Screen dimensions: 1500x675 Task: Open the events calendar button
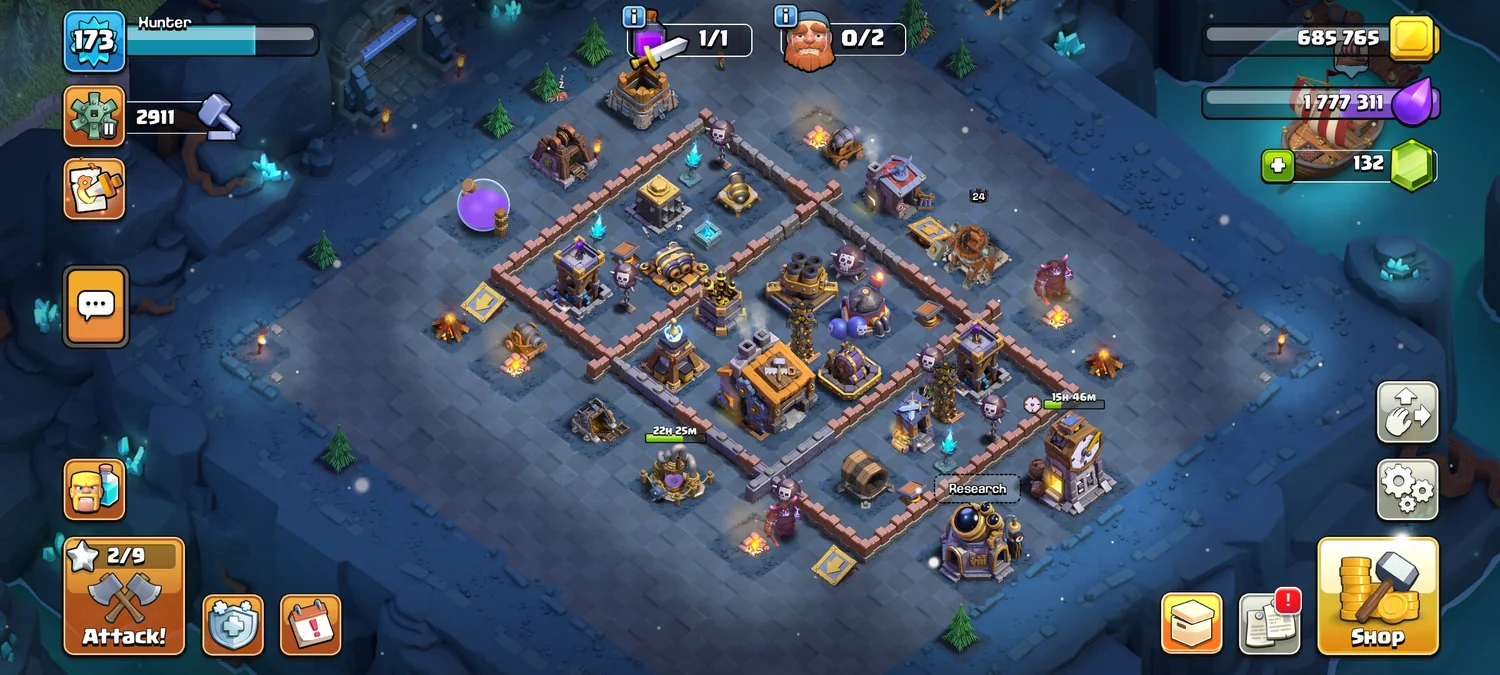pyautogui.click(x=310, y=625)
